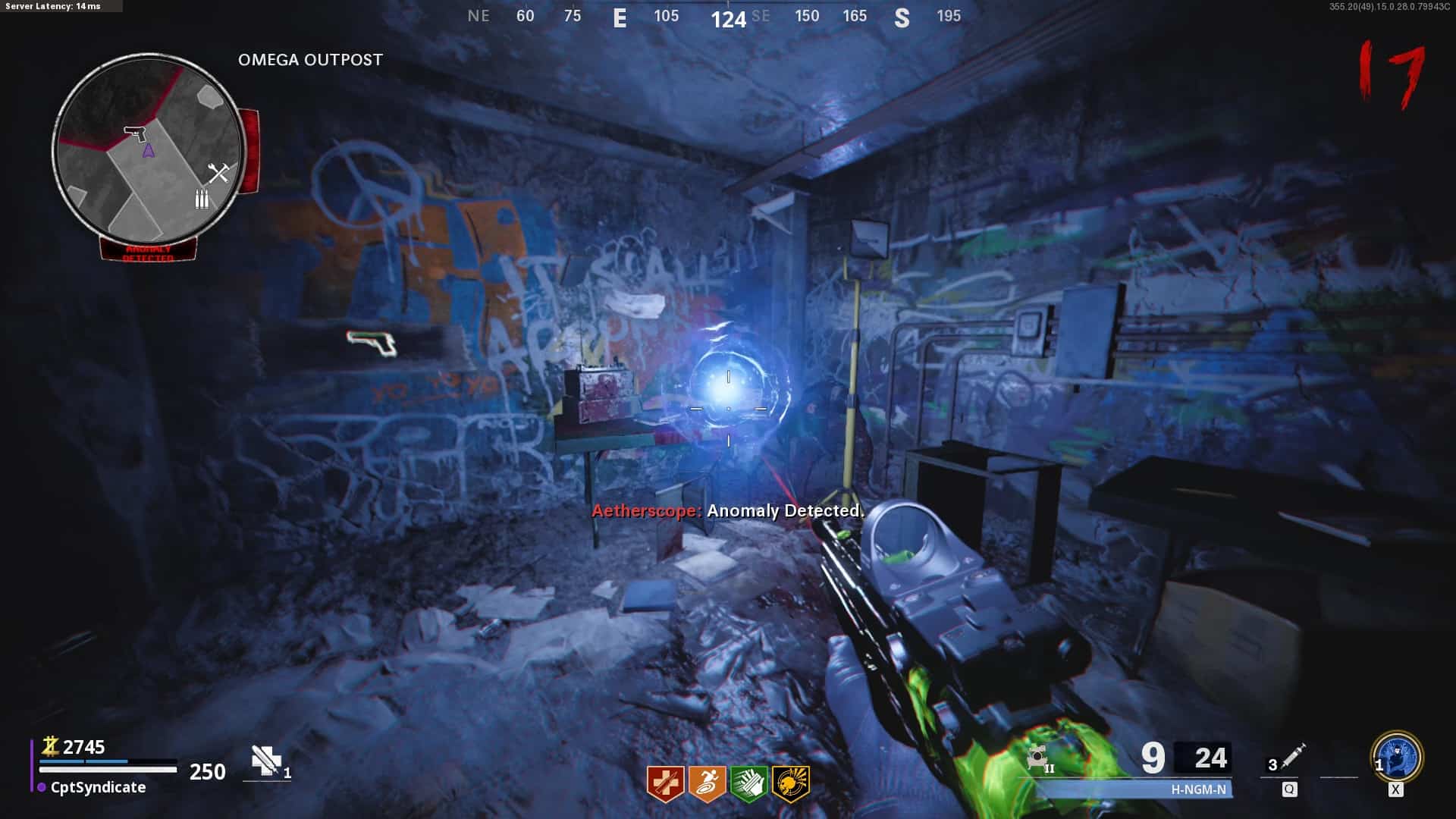Click the green Speed Cola perk icon
1456x819 pixels.
(x=748, y=783)
